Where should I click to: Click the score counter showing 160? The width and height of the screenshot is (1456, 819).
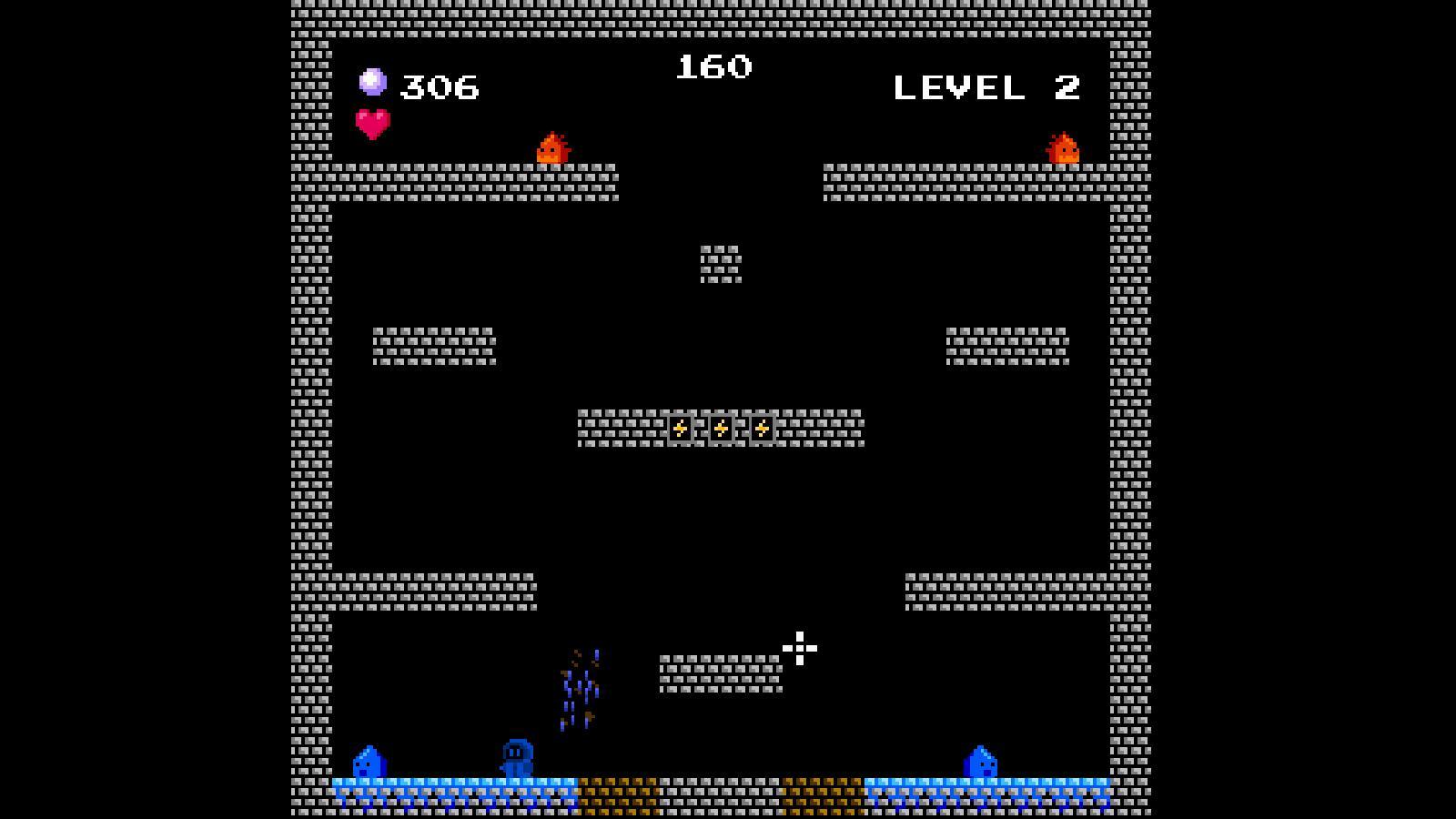(713, 65)
